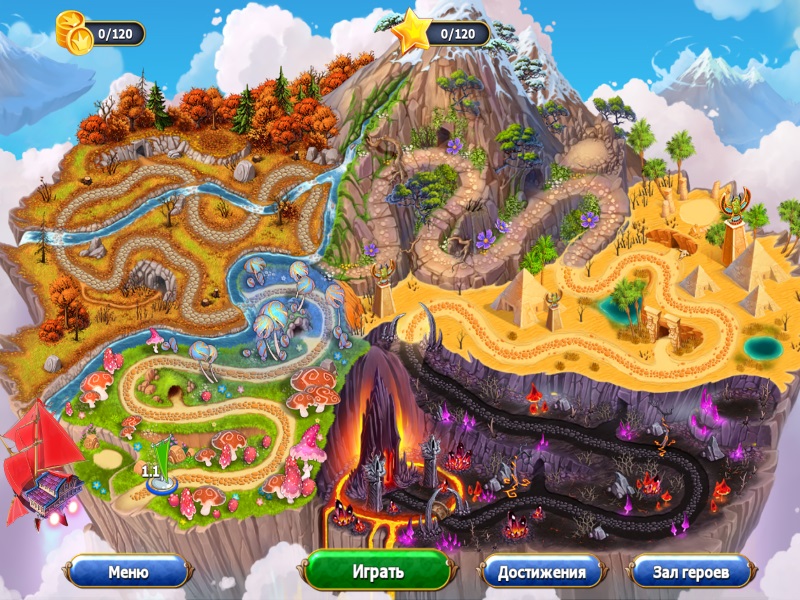Screen dimensions: 800x600
Task: Start the level with Играть
Action: click(x=378, y=572)
